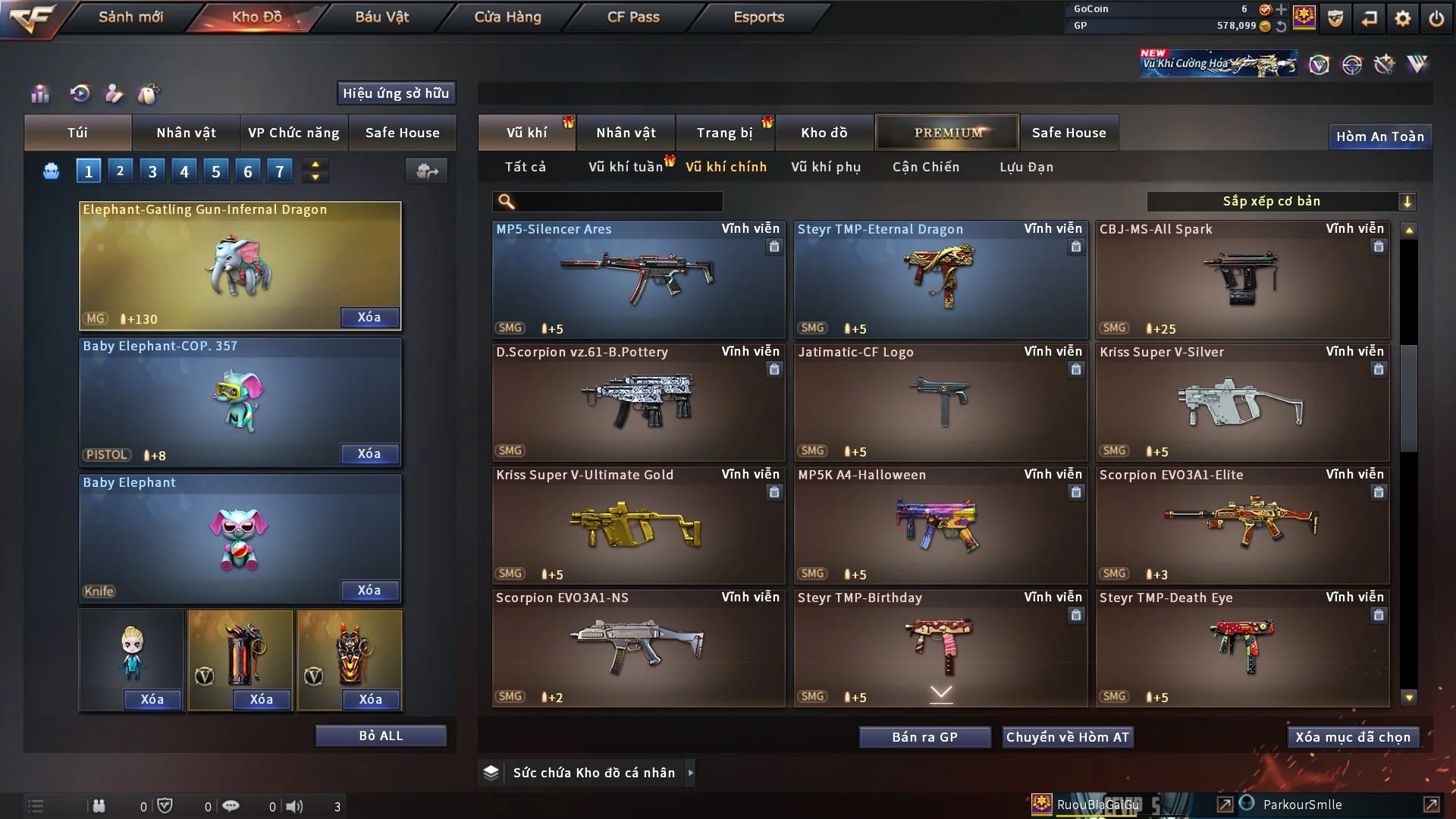Open the Sắp xếp cơ bản sort dropdown
The width and height of the screenshot is (1456, 819).
(x=1281, y=202)
